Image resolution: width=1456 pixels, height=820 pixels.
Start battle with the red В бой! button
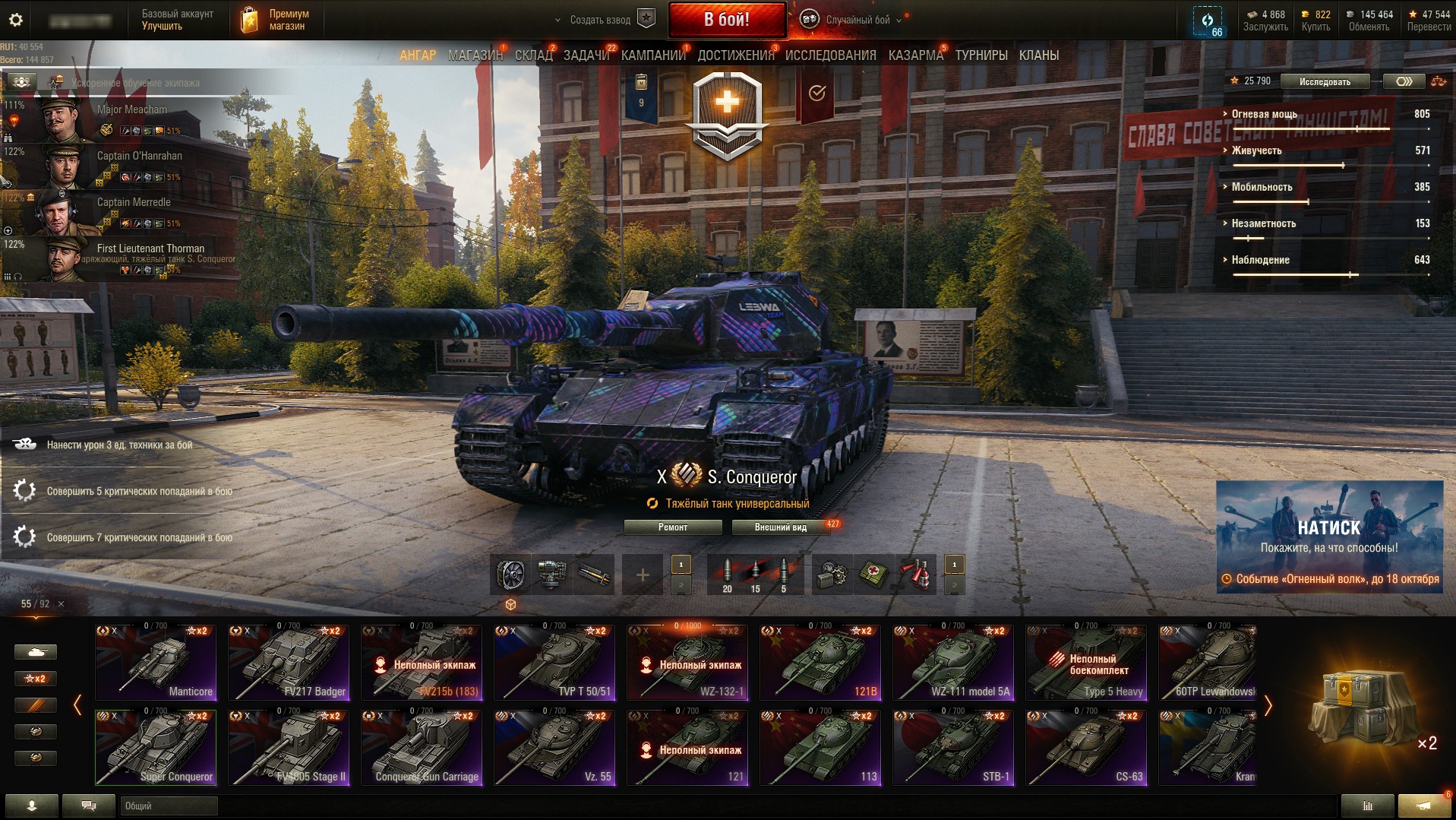point(727,20)
